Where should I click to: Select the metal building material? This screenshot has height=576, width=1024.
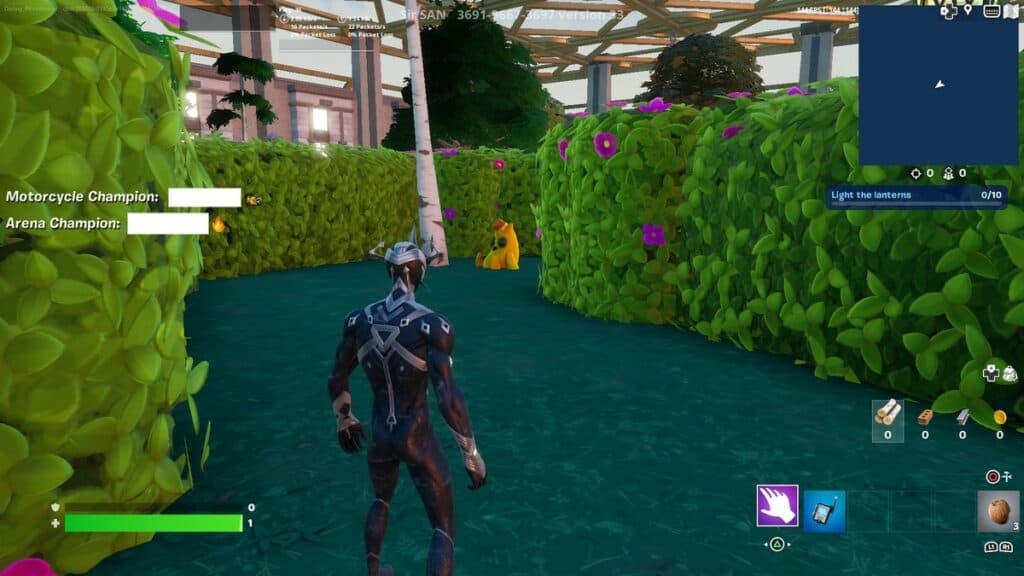pyautogui.click(x=962, y=416)
